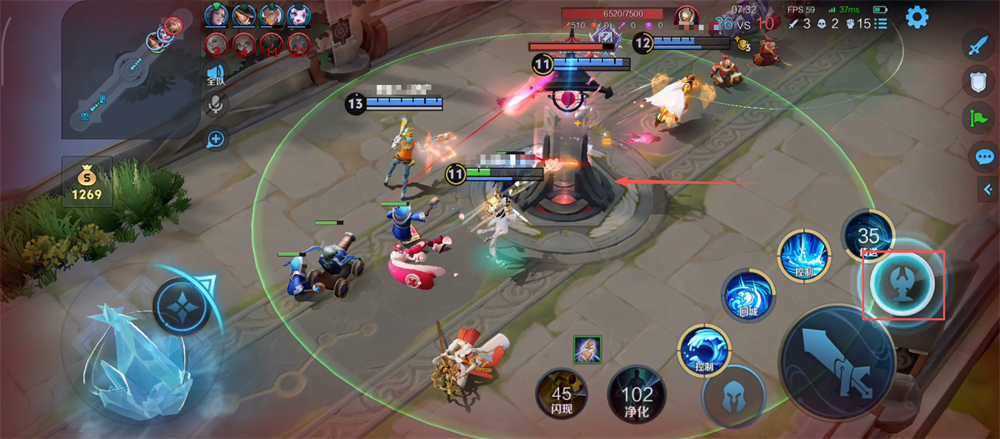Open the shop via gold coin 1269
This screenshot has height=439, width=1000.
pyautogui.click(x=86, y=183)
